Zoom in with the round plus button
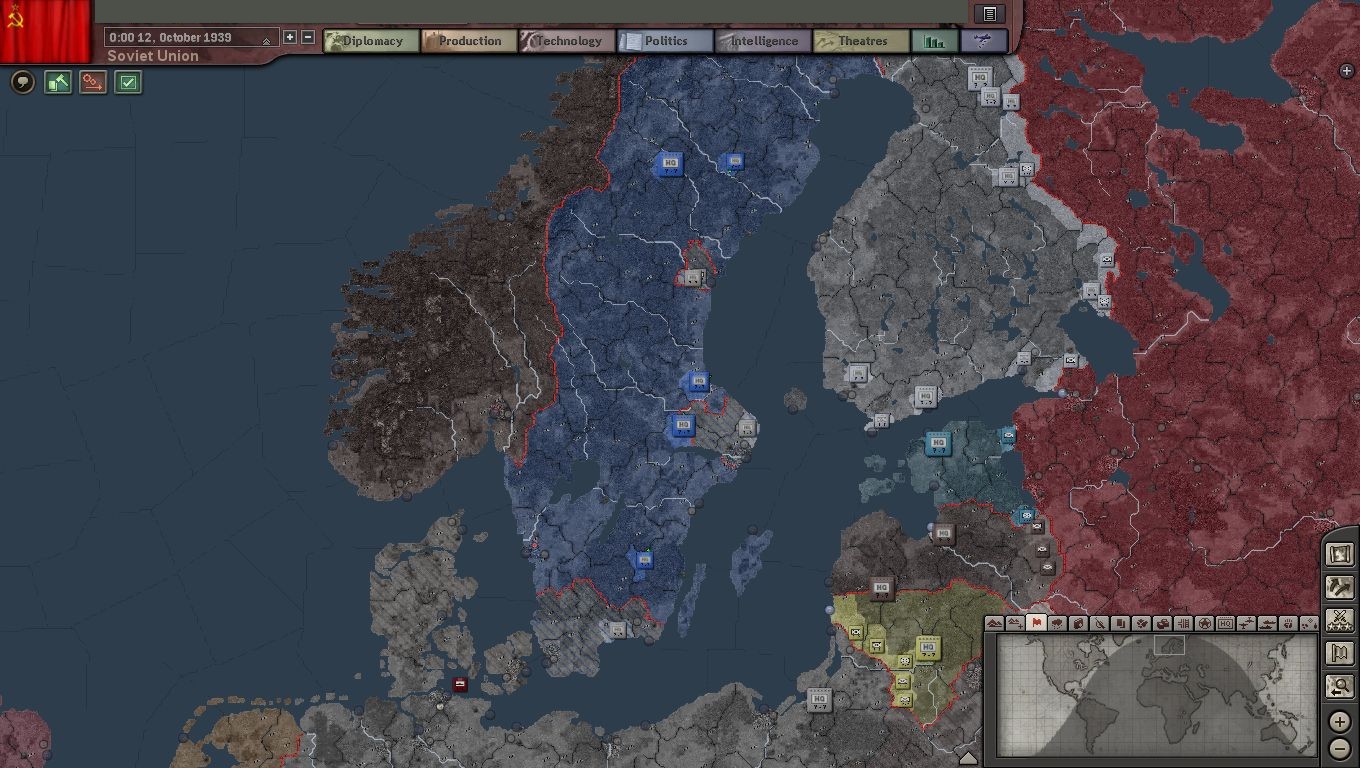This screenshot has height=768, width=1360. pyautogui.click(x=1340, y=722)
